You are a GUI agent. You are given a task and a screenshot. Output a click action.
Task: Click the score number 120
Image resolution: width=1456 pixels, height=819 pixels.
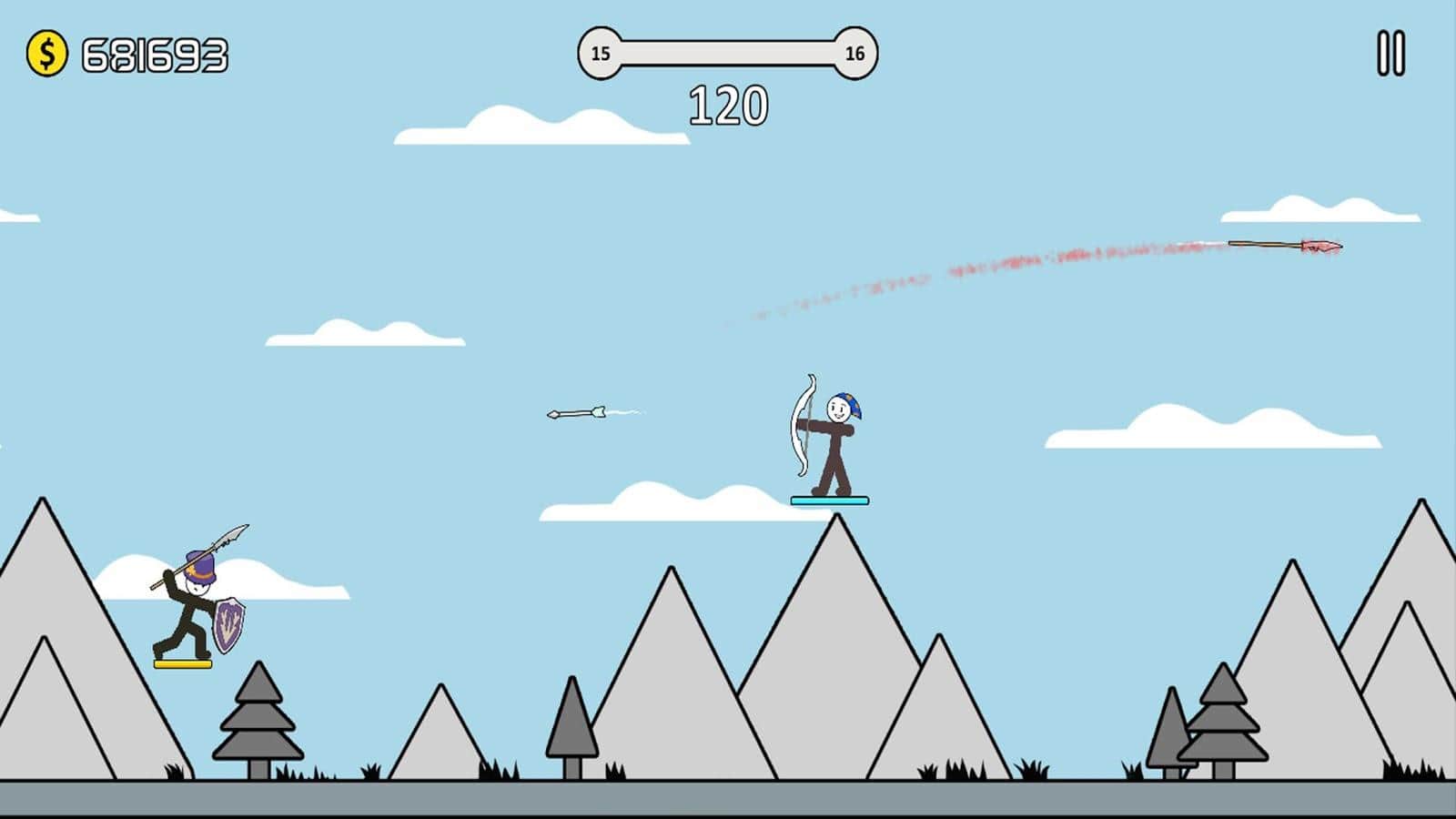pyautogui.click(x=727, y=103)
